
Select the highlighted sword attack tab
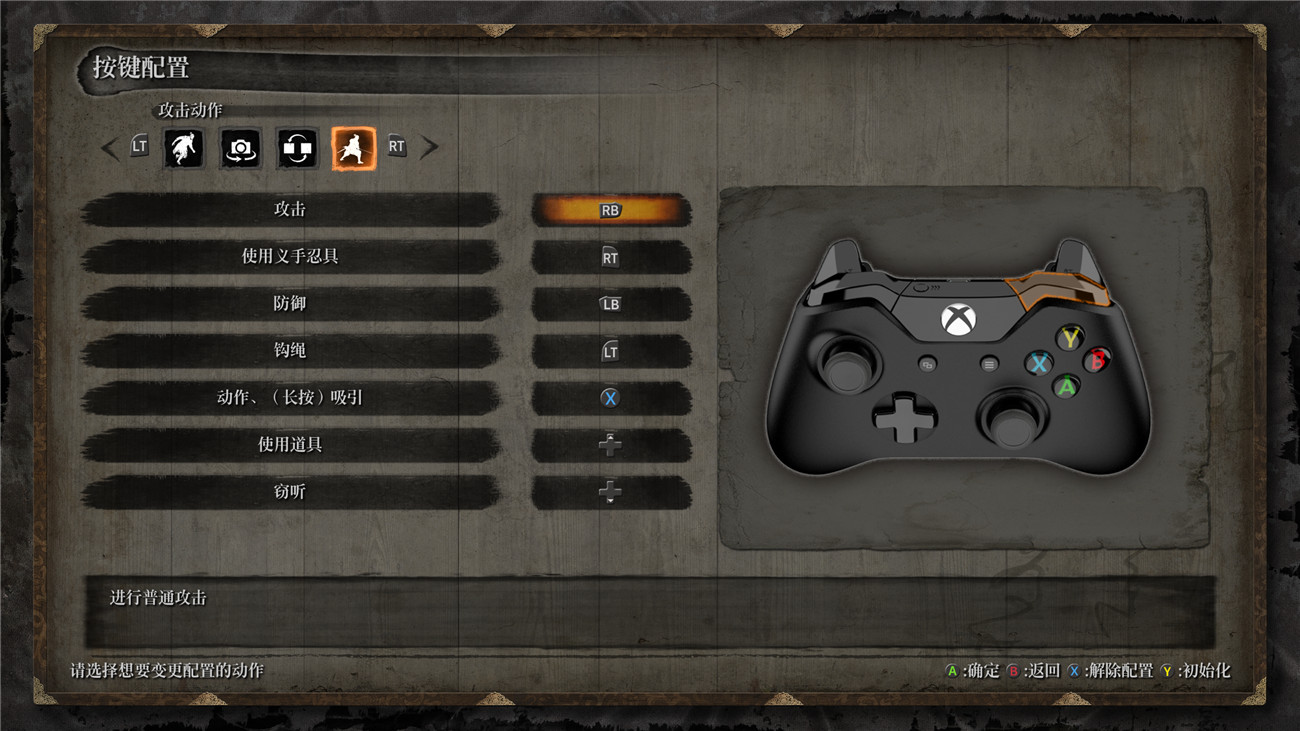pyautogui.click(x=354, y=148)
